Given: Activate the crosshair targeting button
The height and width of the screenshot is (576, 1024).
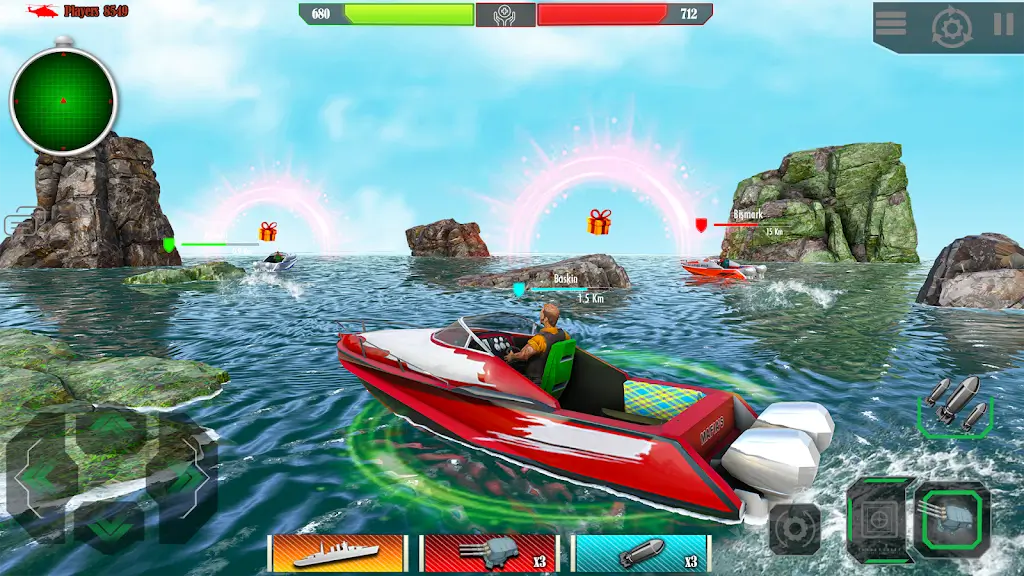Looking at the screenshot, I should [879, 519].
